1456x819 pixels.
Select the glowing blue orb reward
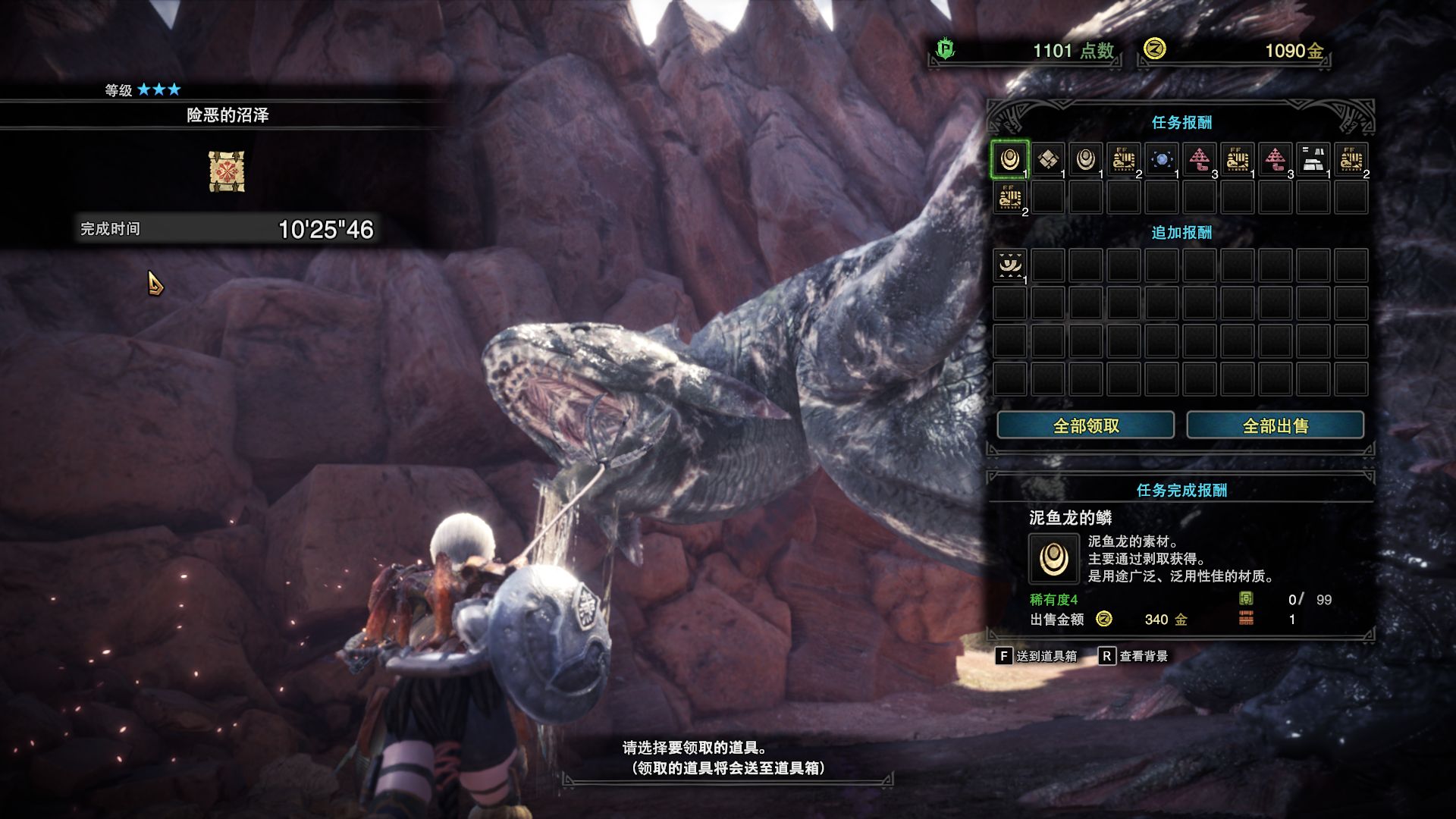tap(1161, 159)
